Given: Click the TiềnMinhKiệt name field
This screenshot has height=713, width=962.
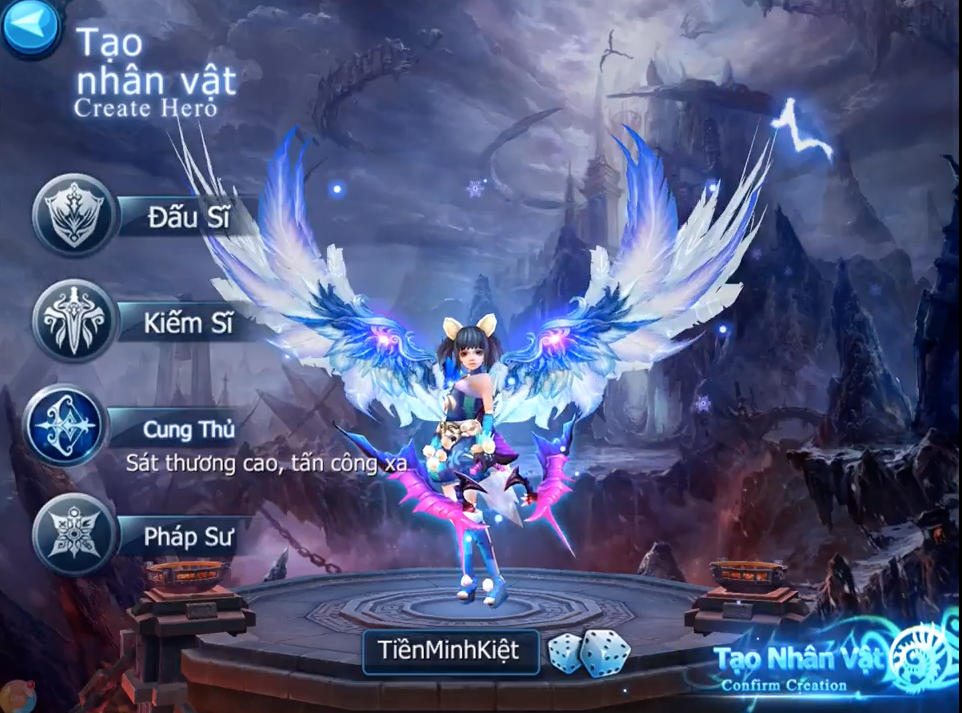Looking at the screenshot, I should (x=450, y=652).
